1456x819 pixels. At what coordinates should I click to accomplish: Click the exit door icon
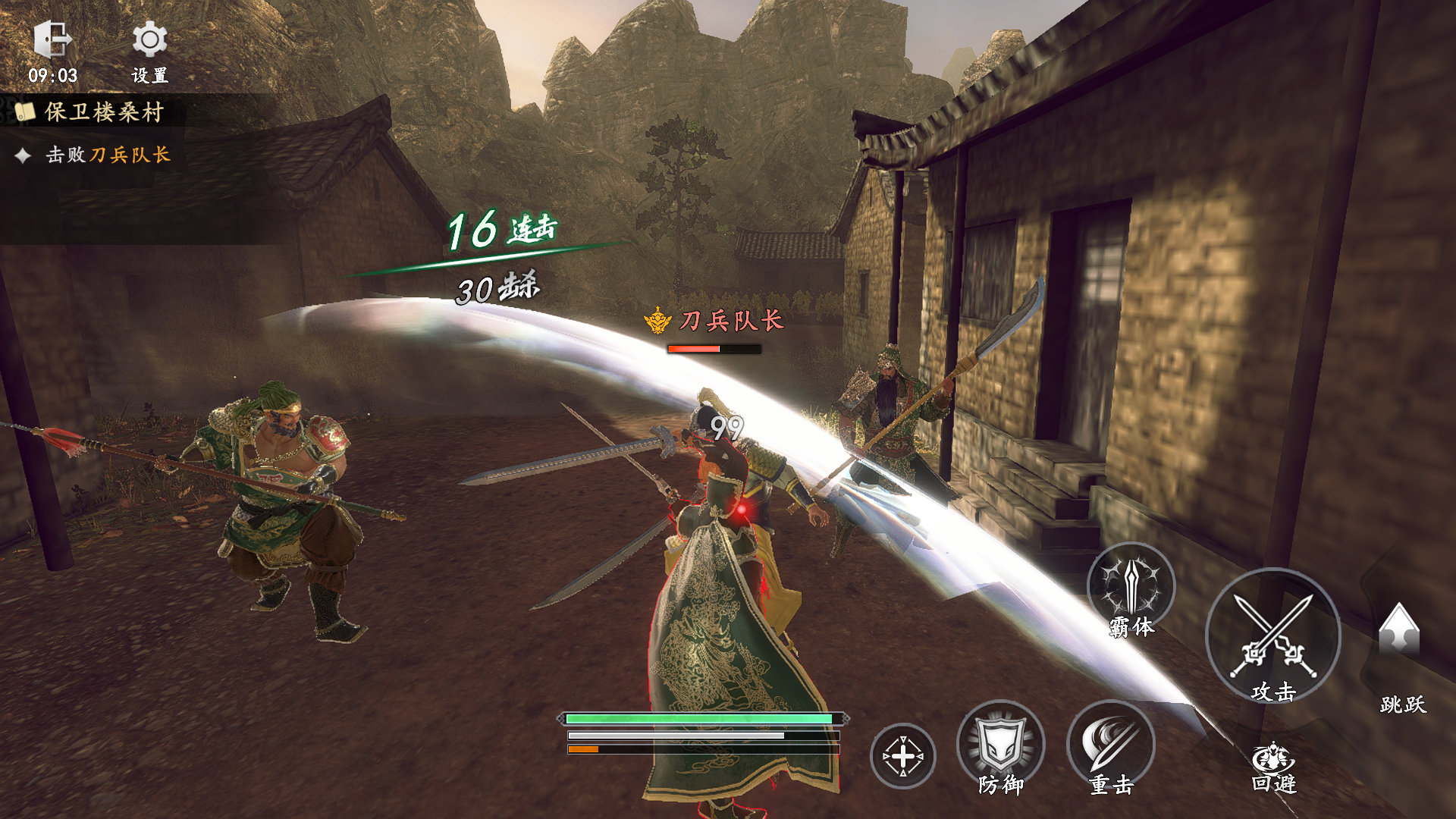[52, 39]
